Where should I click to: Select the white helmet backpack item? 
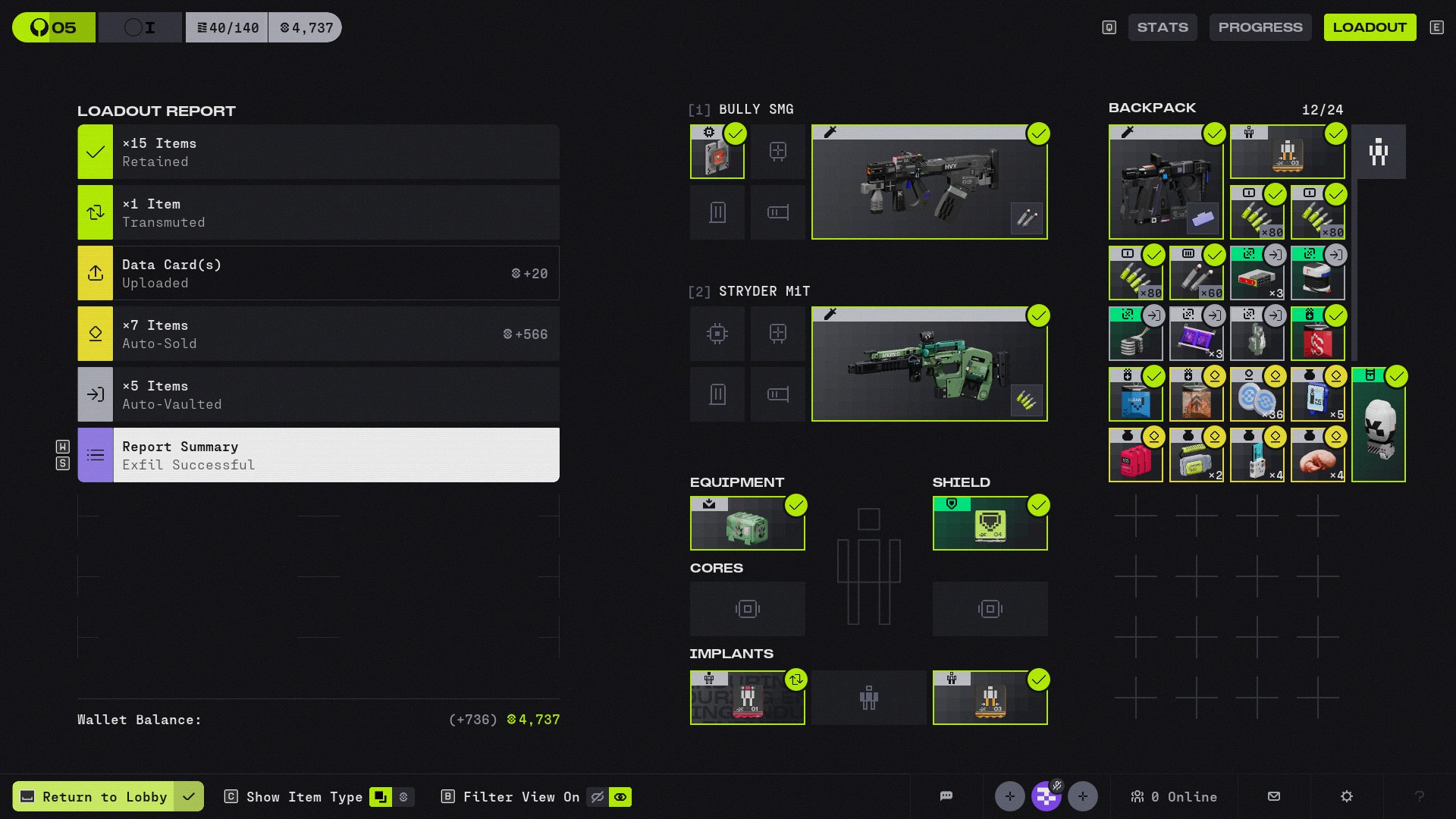(x=1378, y=426)
